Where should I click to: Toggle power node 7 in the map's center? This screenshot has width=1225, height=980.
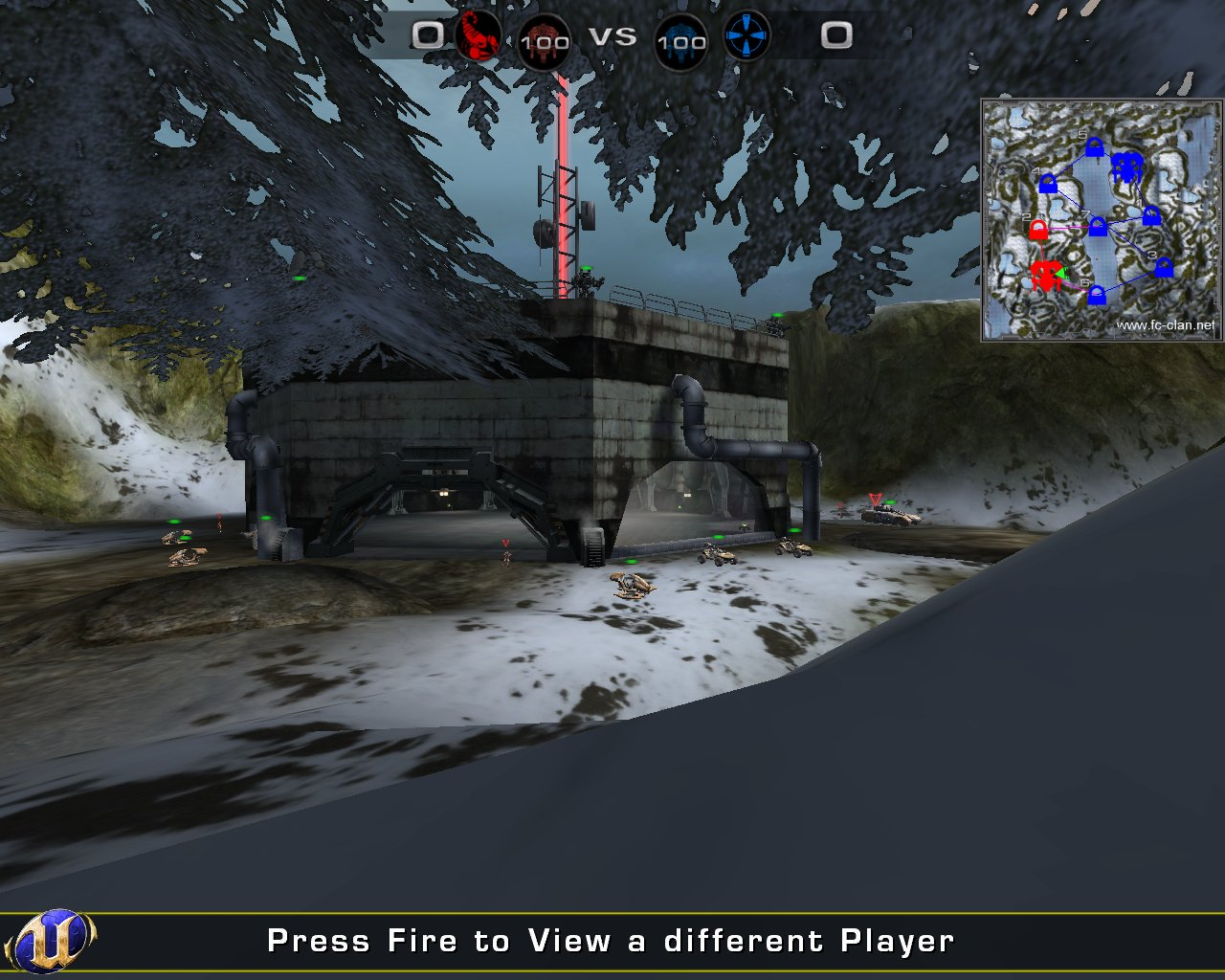click(1097, 226)
